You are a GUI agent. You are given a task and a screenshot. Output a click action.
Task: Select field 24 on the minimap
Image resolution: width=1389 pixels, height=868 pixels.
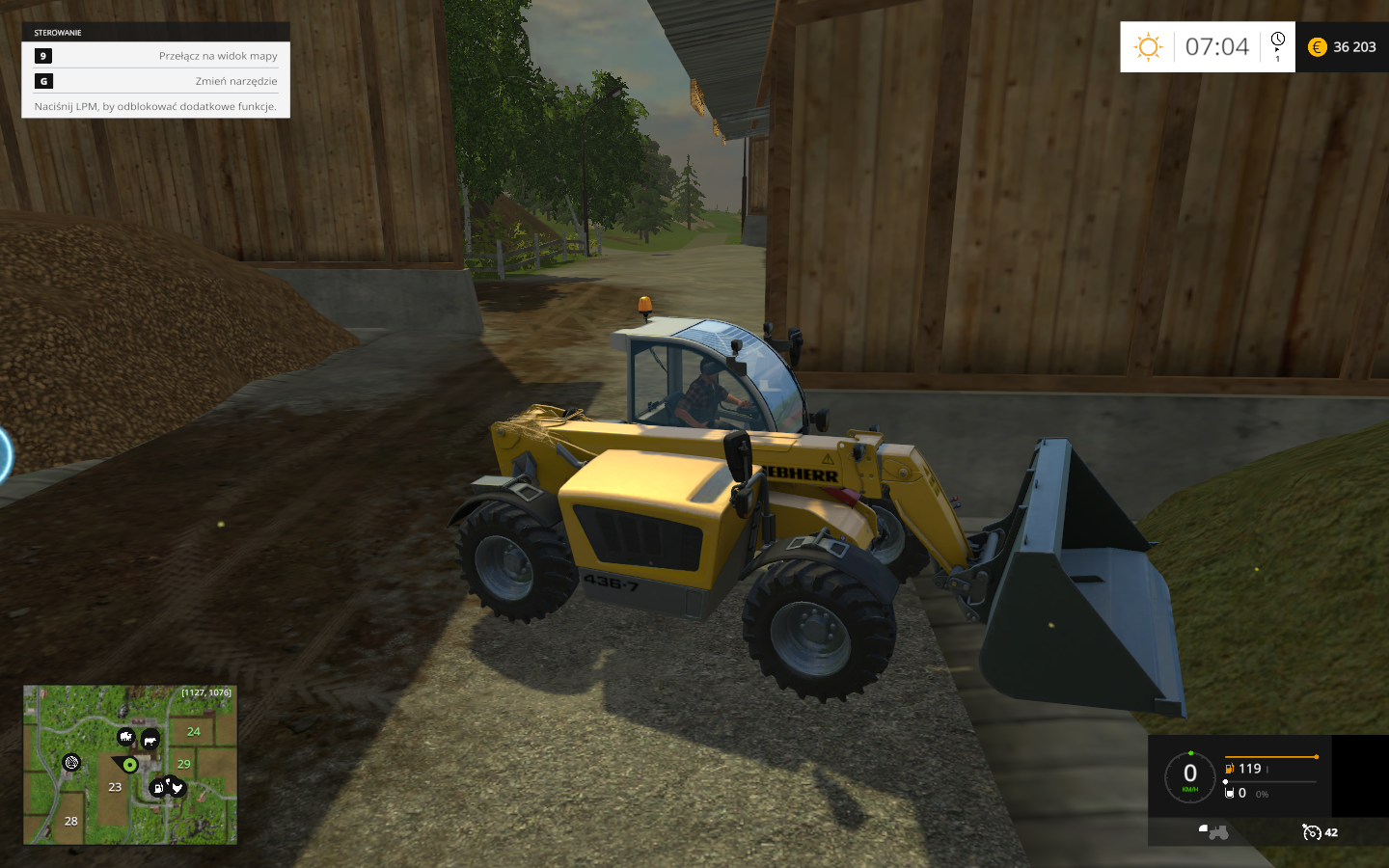click(194, 732)
